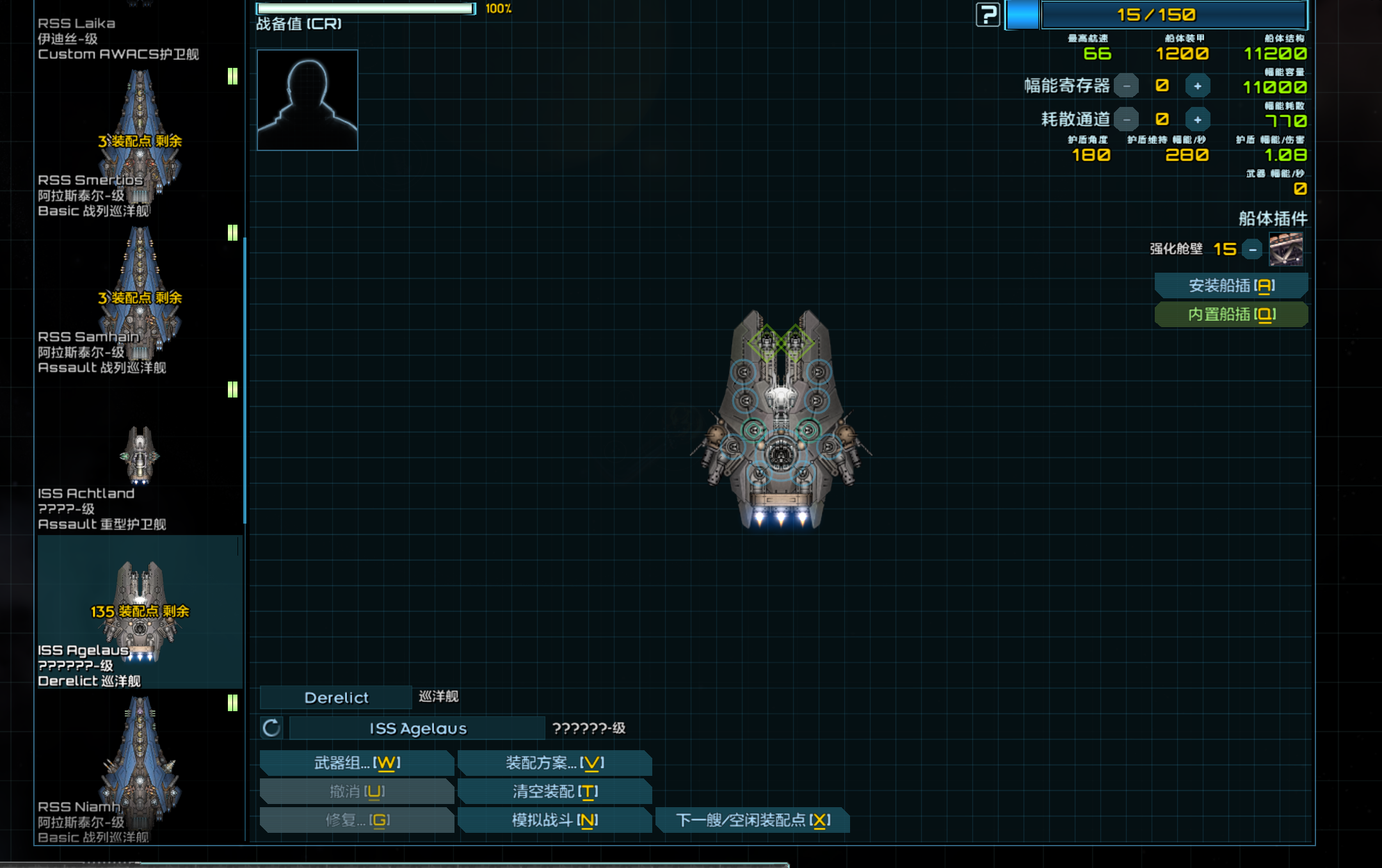Image resolution: width=1382 pixels, height=868 pixels.
Task: Remove the 强化舱壁 hullmod with minus
Action: pos(1252,249)
